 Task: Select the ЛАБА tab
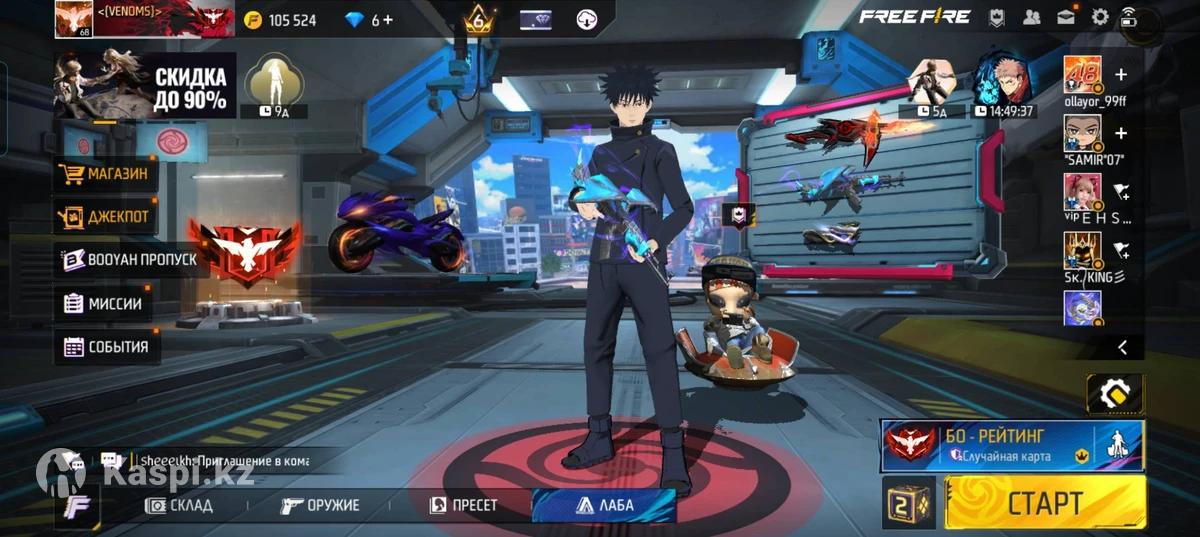(605, 505)
